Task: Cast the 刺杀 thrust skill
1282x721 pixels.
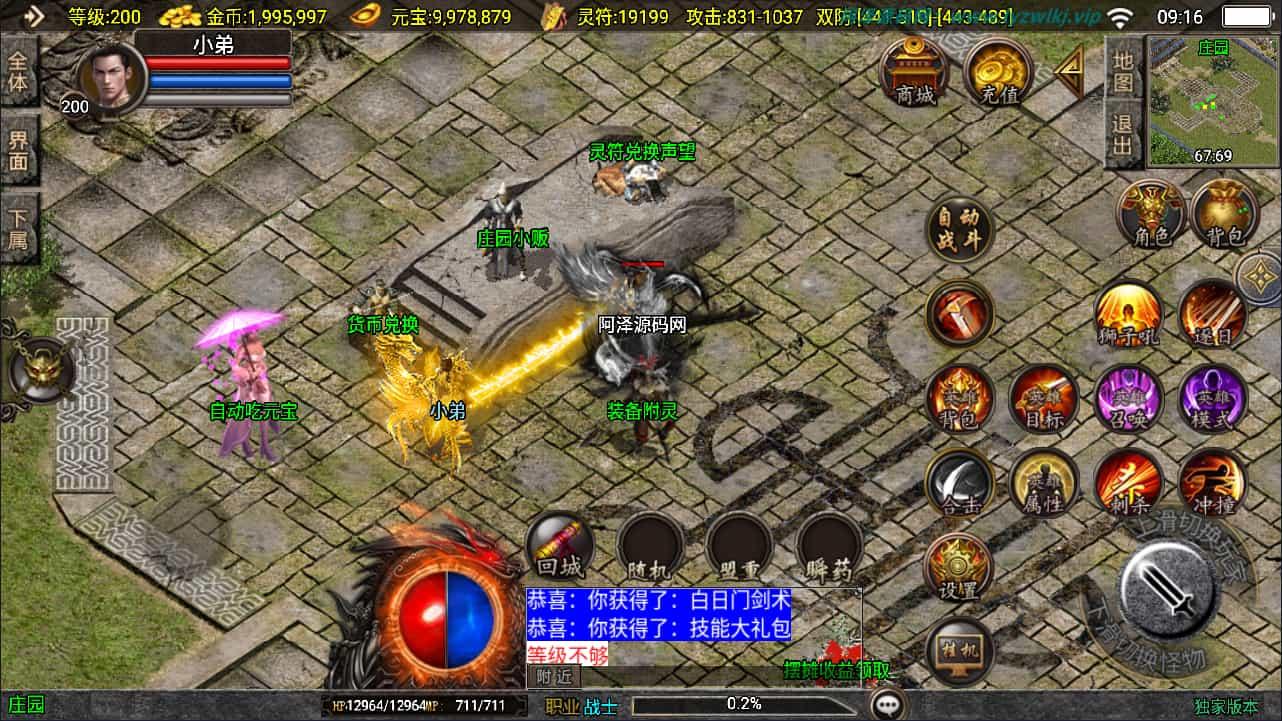Action: click(1129, 484)
